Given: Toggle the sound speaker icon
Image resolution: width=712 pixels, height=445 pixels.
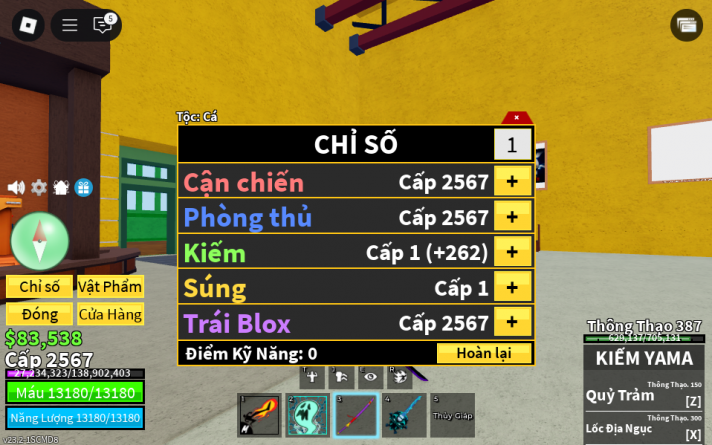Looking at the screenshot, I should tap(16, 187).
